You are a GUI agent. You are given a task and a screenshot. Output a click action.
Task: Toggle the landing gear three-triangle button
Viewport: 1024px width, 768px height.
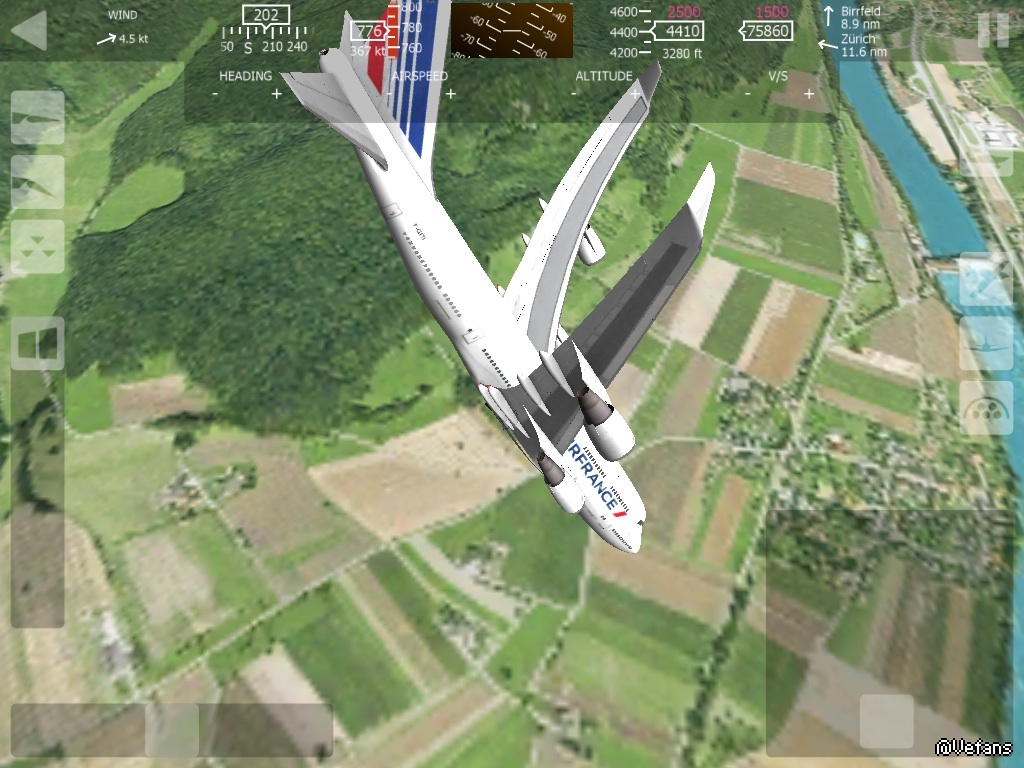click(x=38, y=247)
